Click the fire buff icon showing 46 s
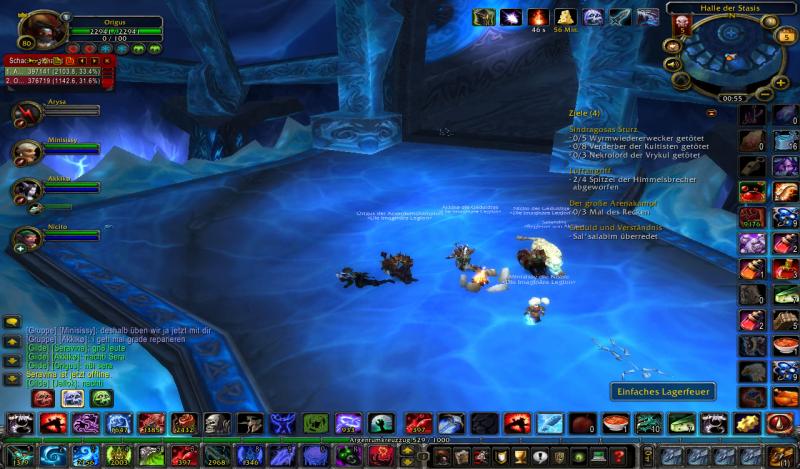 (538, 17)
